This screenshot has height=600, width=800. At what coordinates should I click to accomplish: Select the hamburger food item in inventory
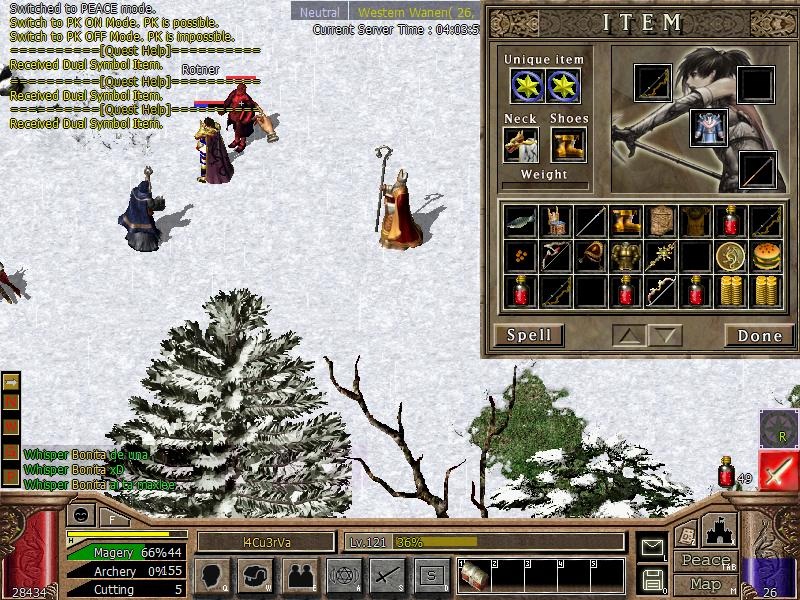coord(766,256)
